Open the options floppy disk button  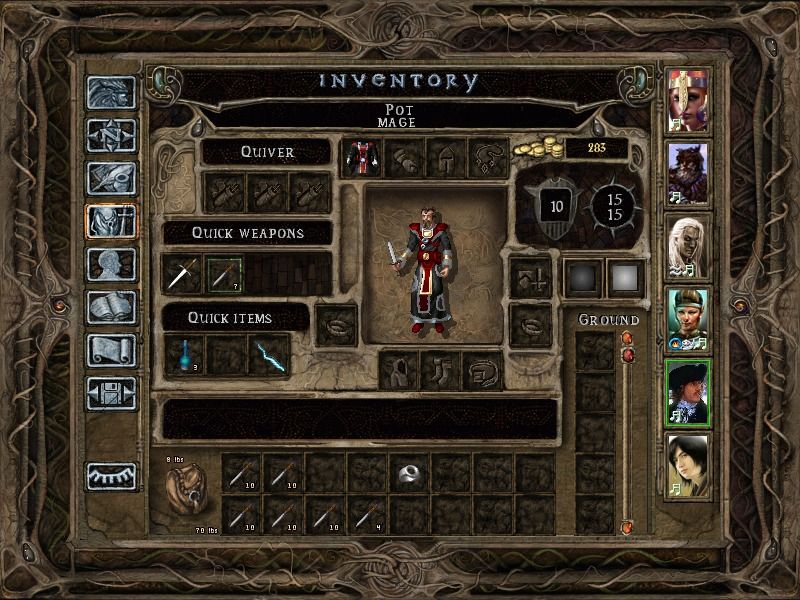[110, 393]
